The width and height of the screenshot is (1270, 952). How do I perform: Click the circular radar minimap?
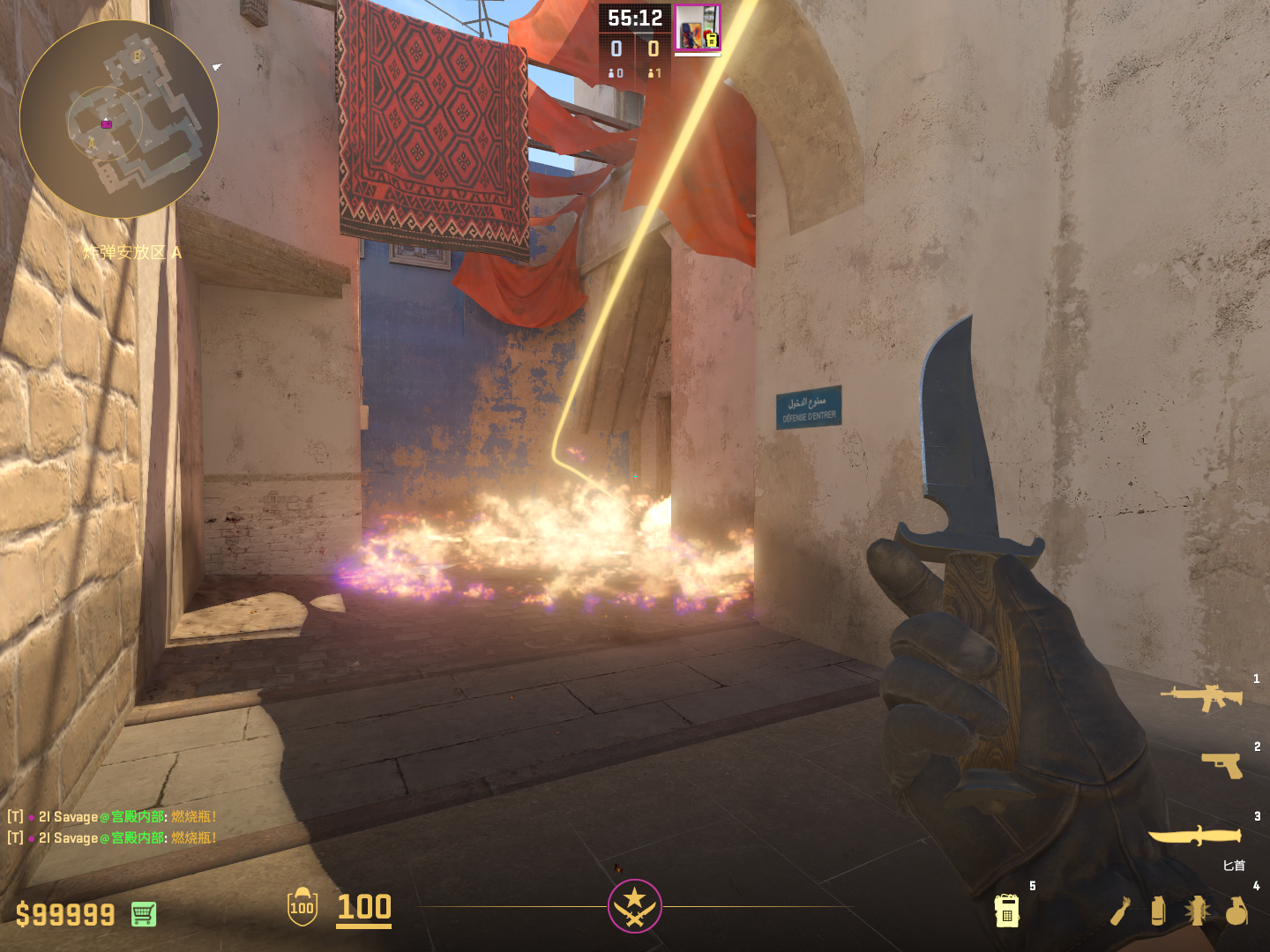(119, 119)
